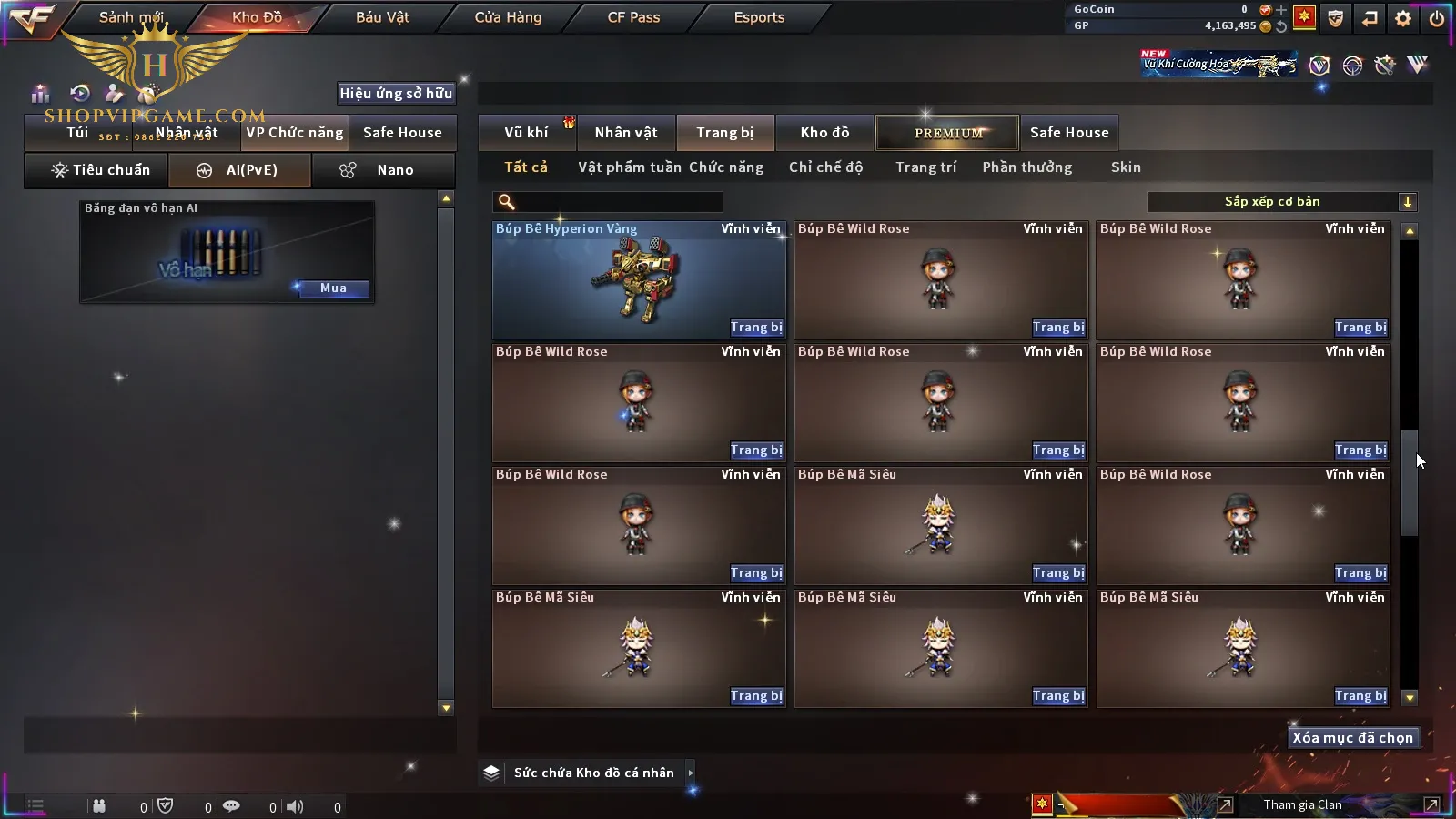Image resolution: width=1456 pixels, height=819 pixels.
Task: Open the Sảnh mới lobby tab
Action: click(x=131, y=17)
